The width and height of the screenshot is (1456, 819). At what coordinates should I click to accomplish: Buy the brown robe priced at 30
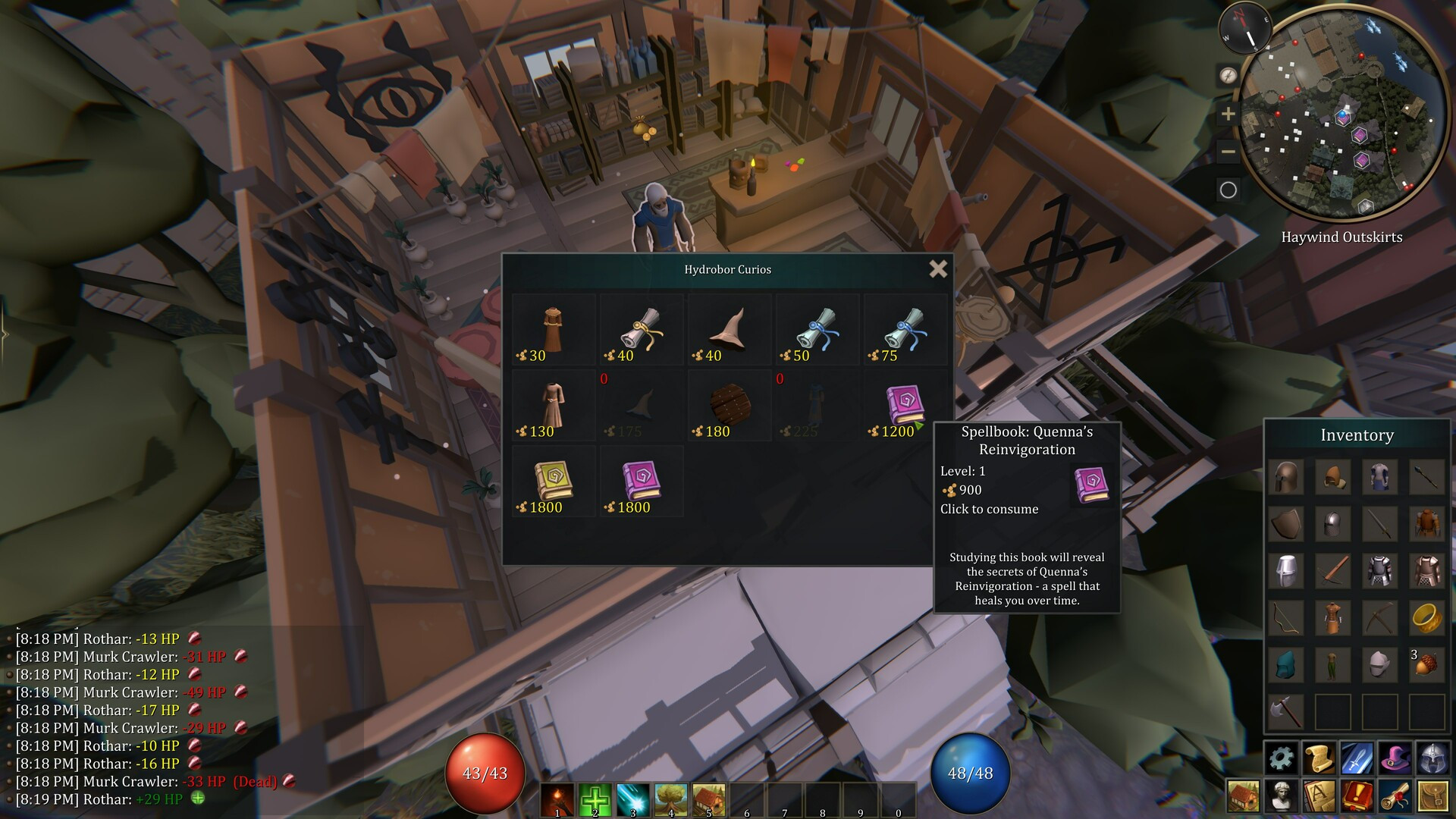pyautogui.click(x=553, y=330)
